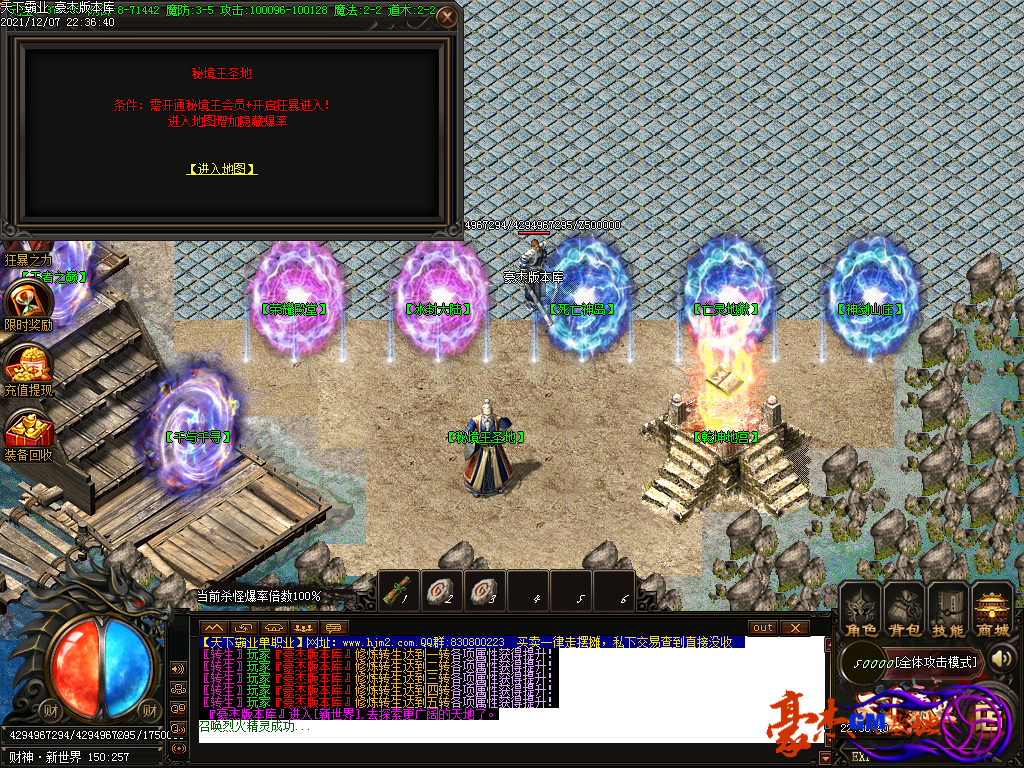This screenshot has width=1024, height=768.
Task: Click the 狂暴之力 icon label
Action: 26,259
